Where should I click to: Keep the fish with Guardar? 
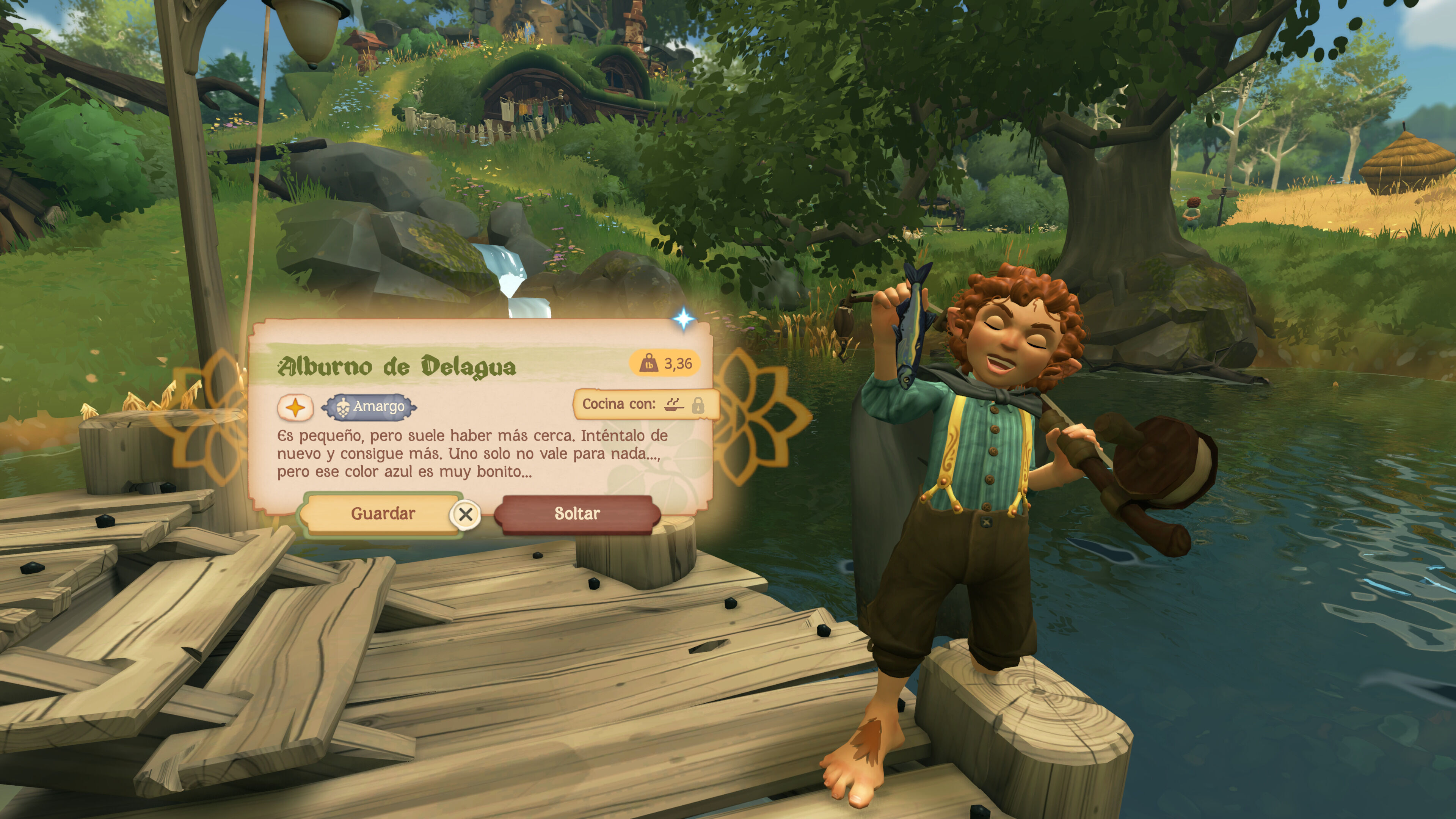383,513
